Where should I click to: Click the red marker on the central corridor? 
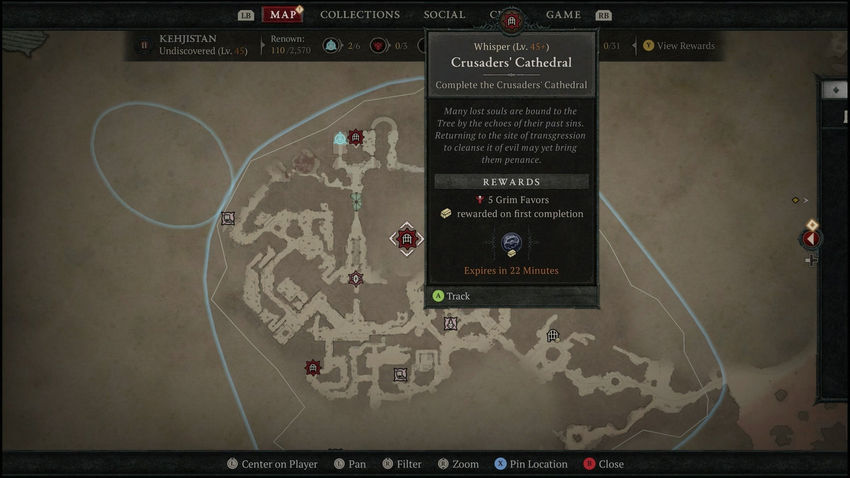click(x=355, y=279)
